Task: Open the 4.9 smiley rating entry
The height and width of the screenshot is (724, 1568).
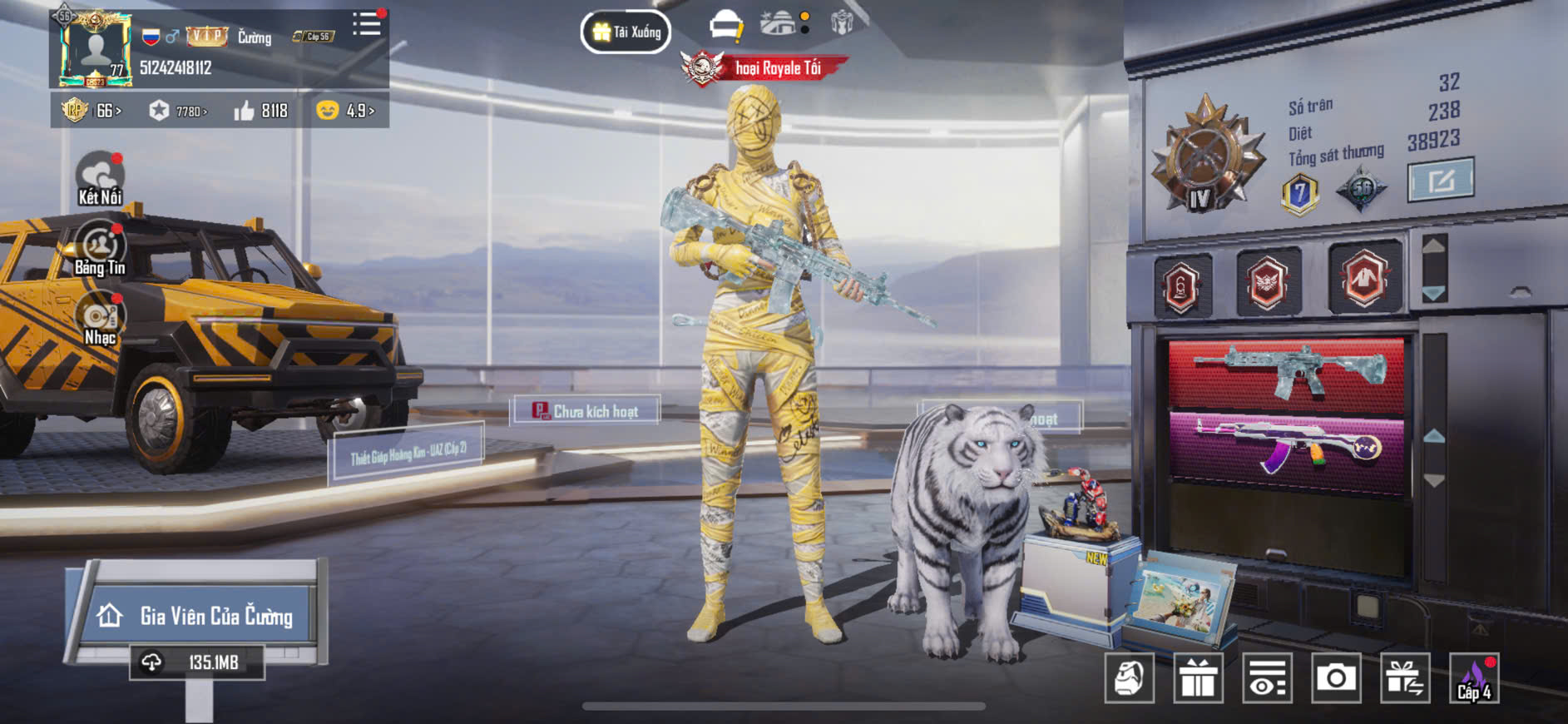Action: (x=345, y=111)
